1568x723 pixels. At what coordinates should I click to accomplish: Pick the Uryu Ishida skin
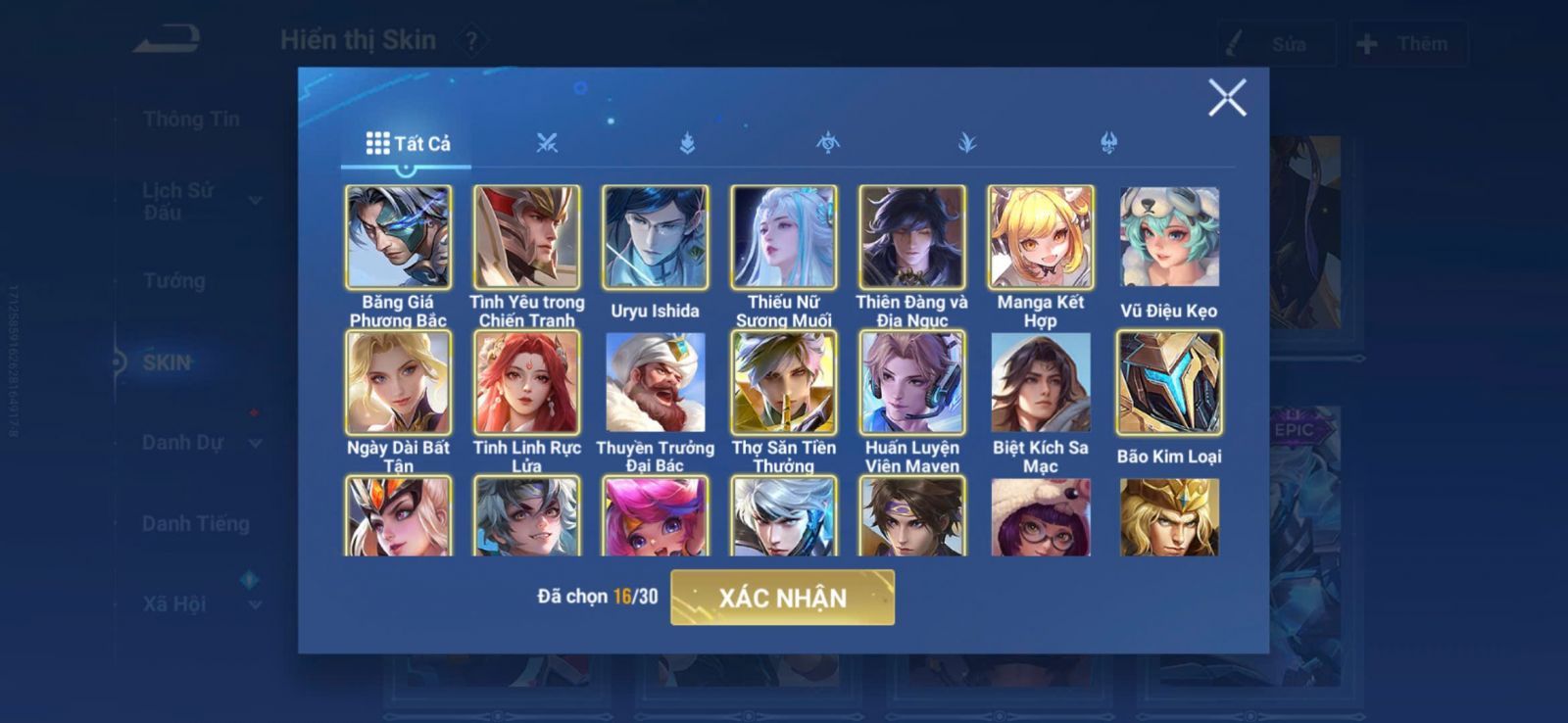pos(655,237)
